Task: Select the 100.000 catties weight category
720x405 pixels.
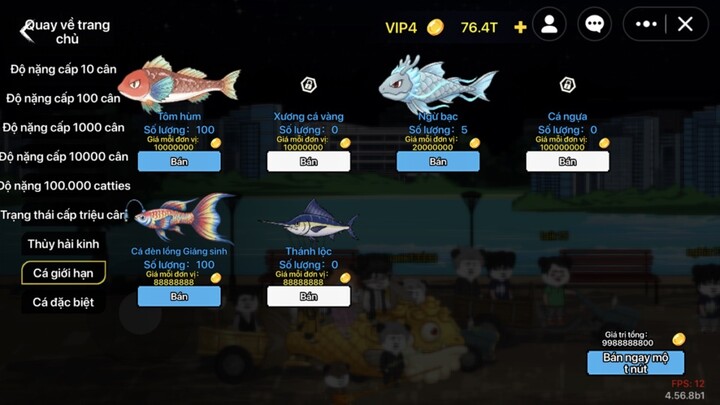Action: [x=64, y=185]
